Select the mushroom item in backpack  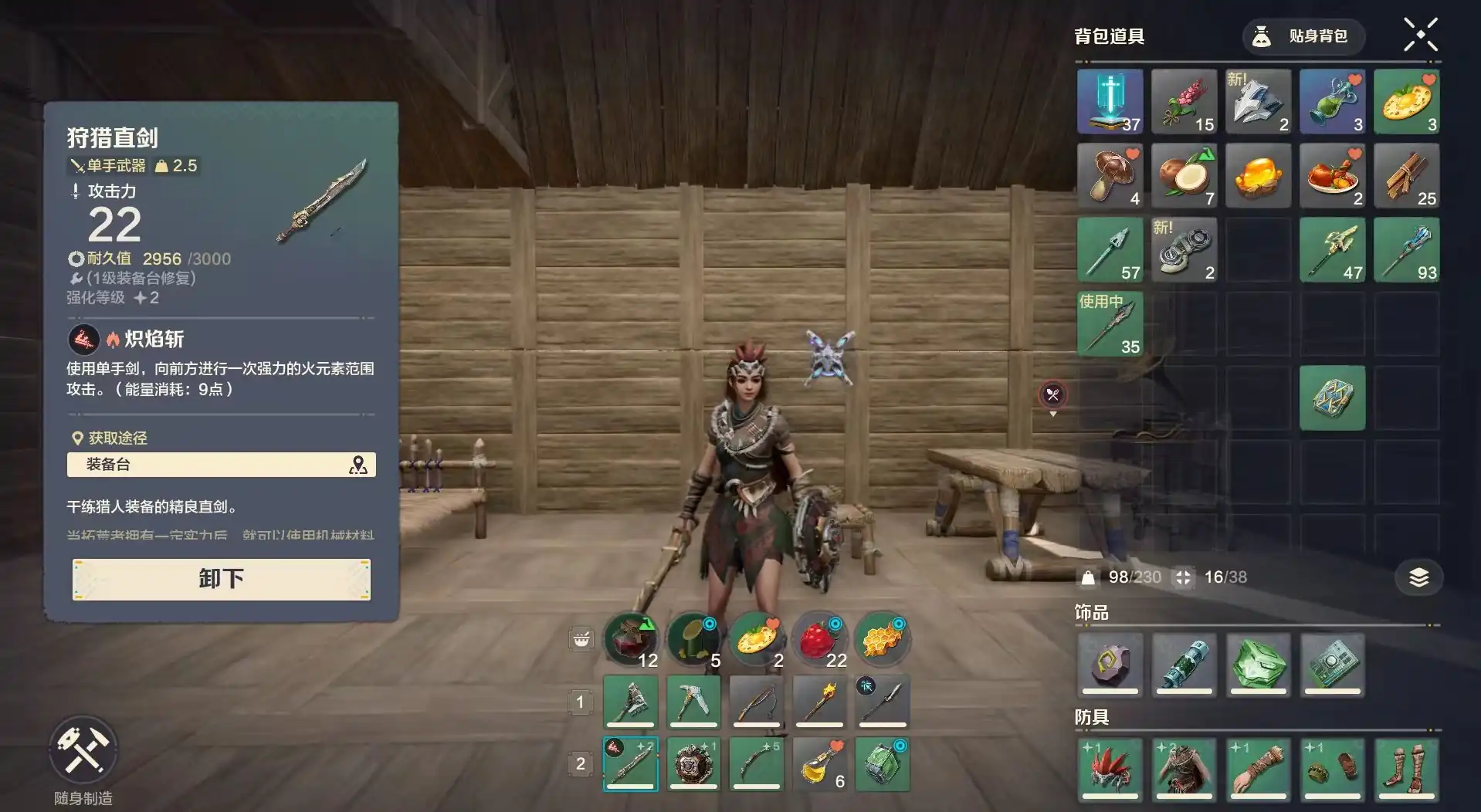[x=1110, y=175]
